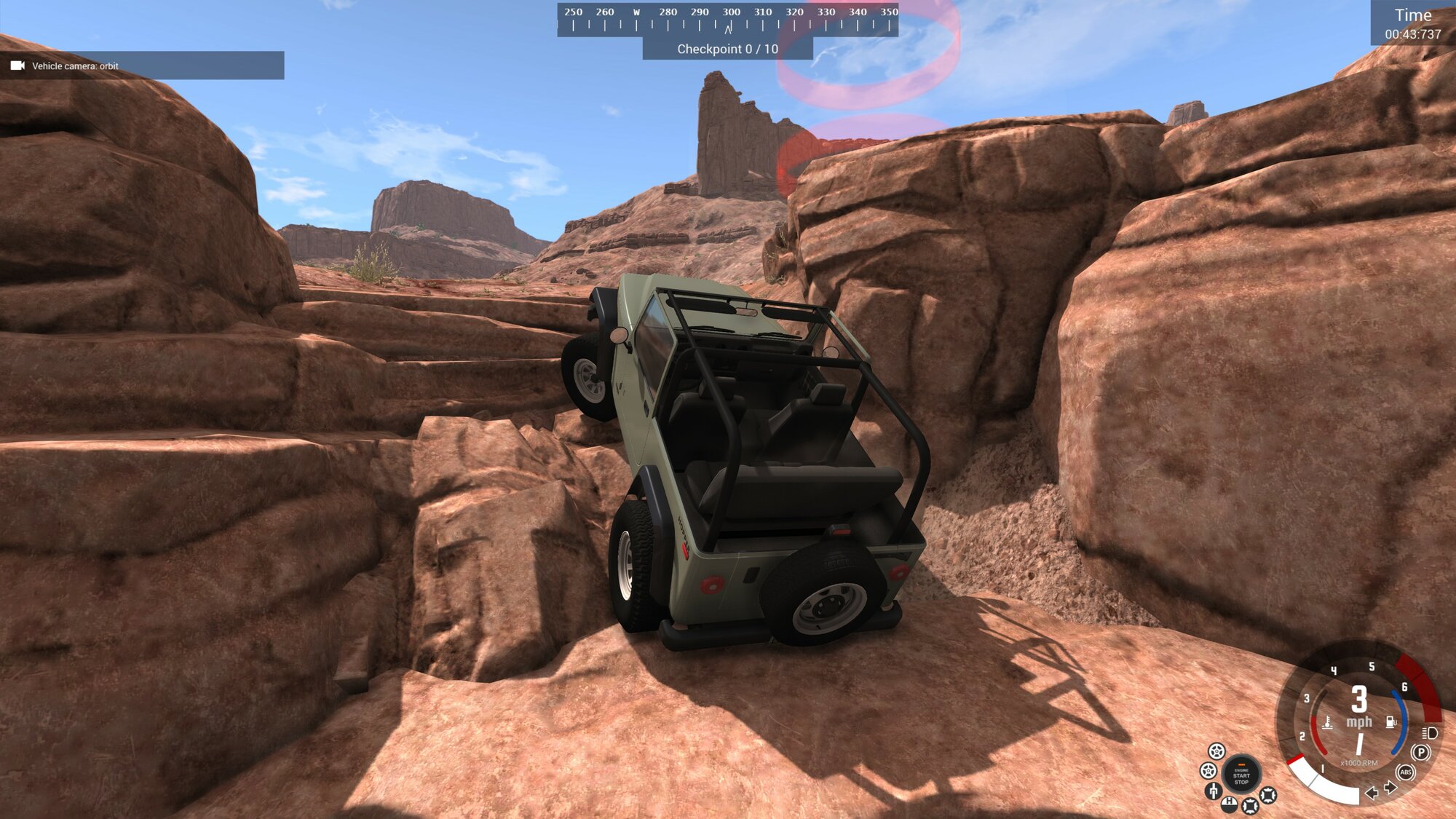Viewport: 1456px width, 819px height.
Task: Click the axle fork drivetrain icon
Action: click(1213, 791)
